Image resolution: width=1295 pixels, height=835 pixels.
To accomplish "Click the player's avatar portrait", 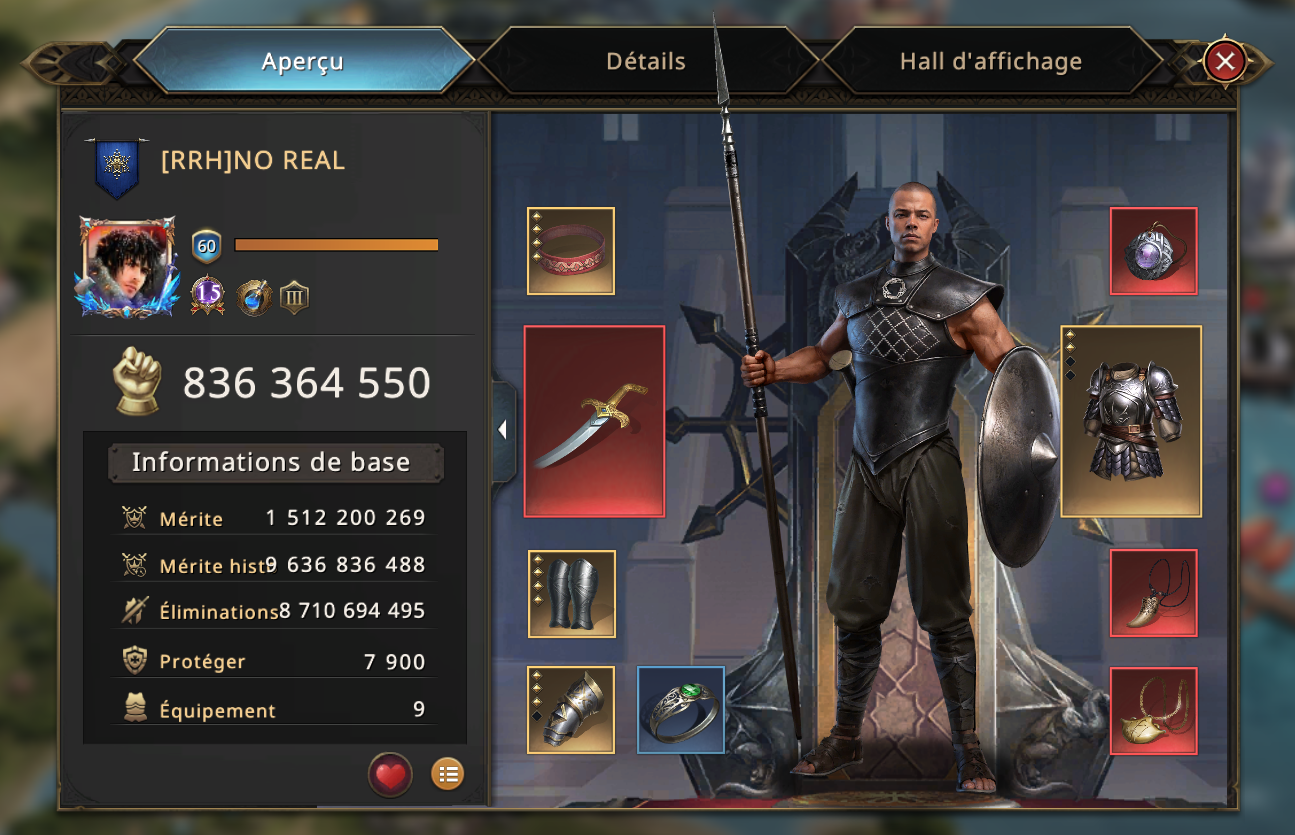I will point(128,266).
